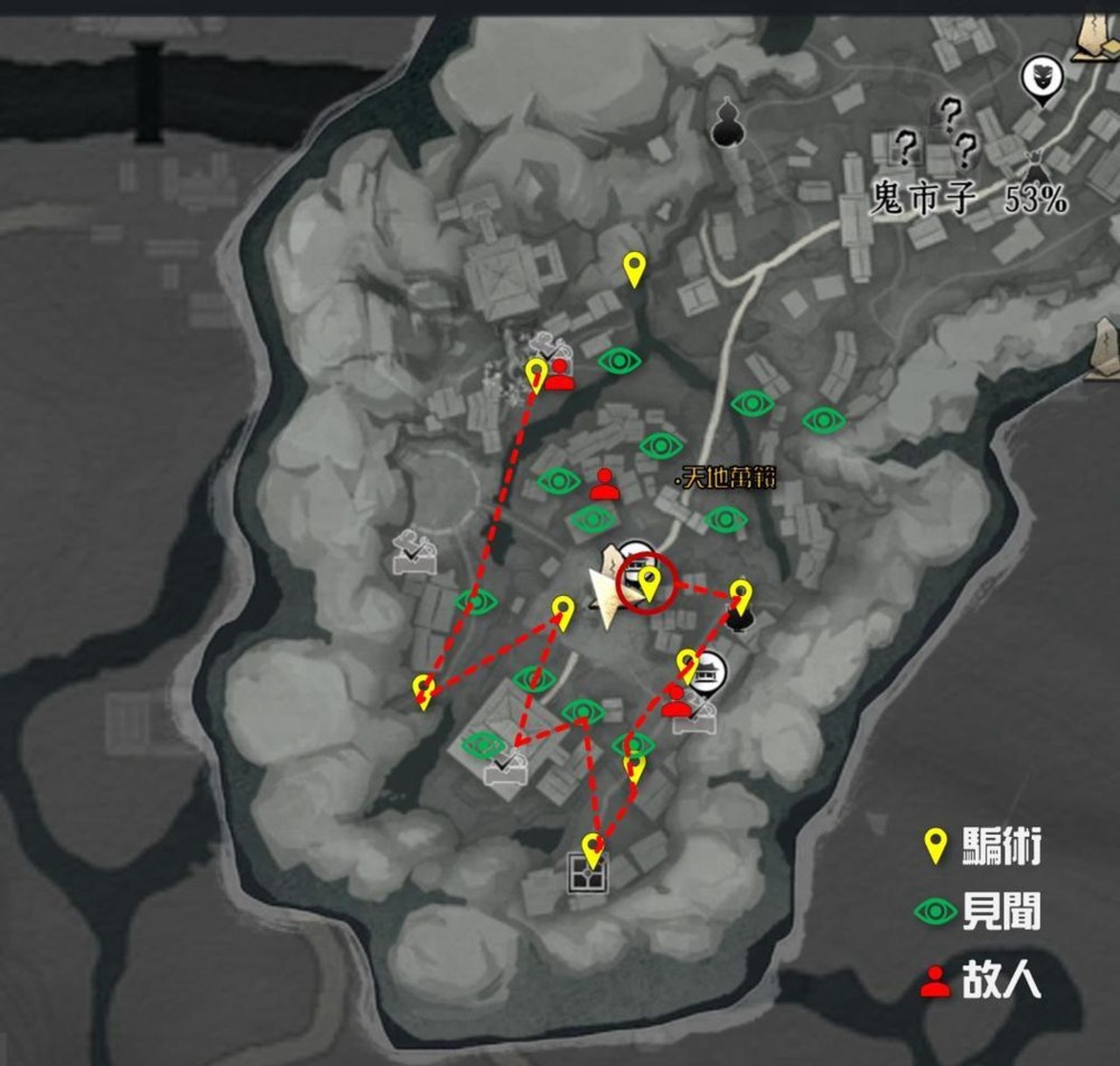Screen dimensions: 1120x1066
Task: Click the 鬼市子 region label
Action: pos(922,199)
